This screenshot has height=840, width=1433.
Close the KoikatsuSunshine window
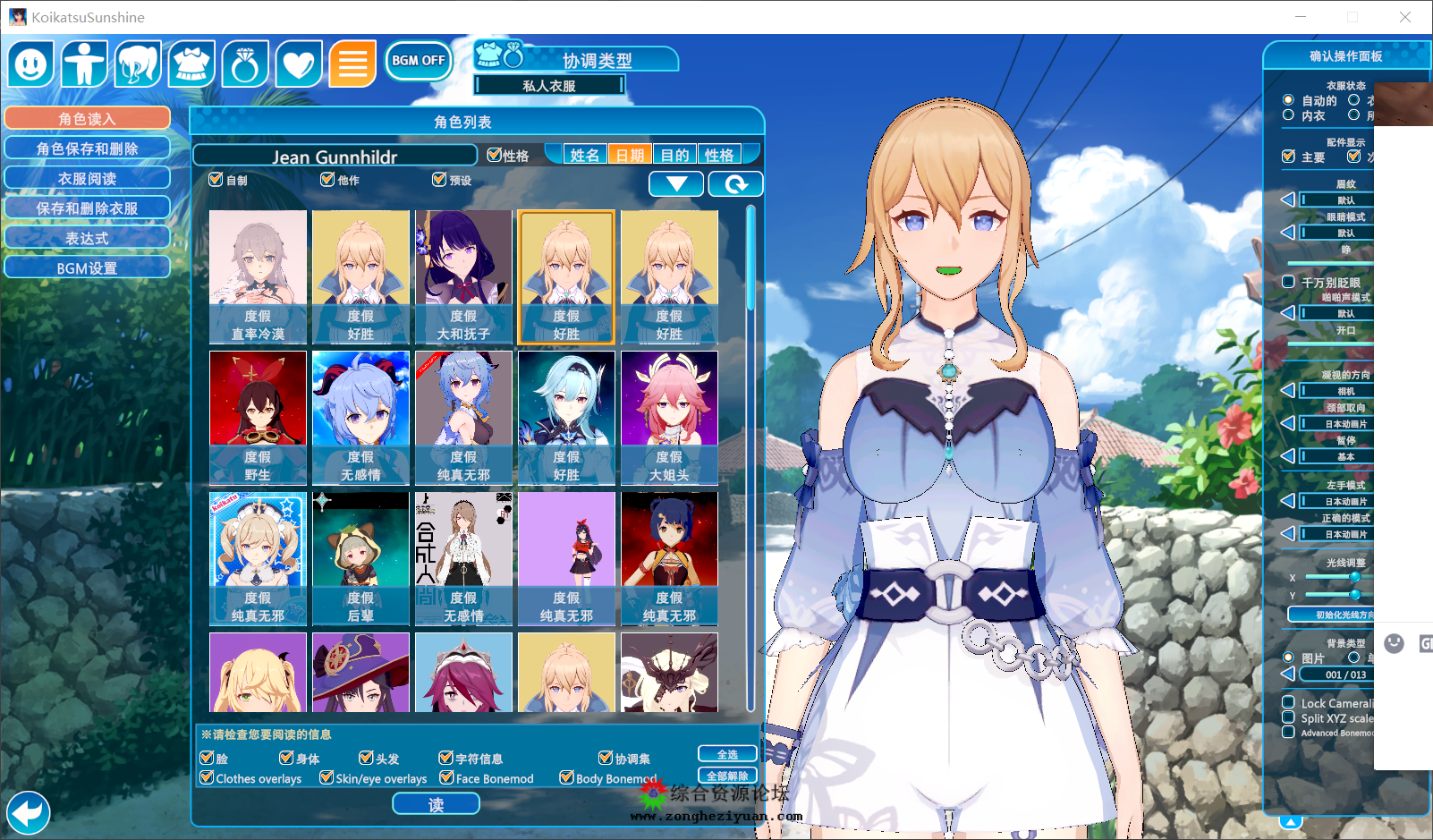1404,17
